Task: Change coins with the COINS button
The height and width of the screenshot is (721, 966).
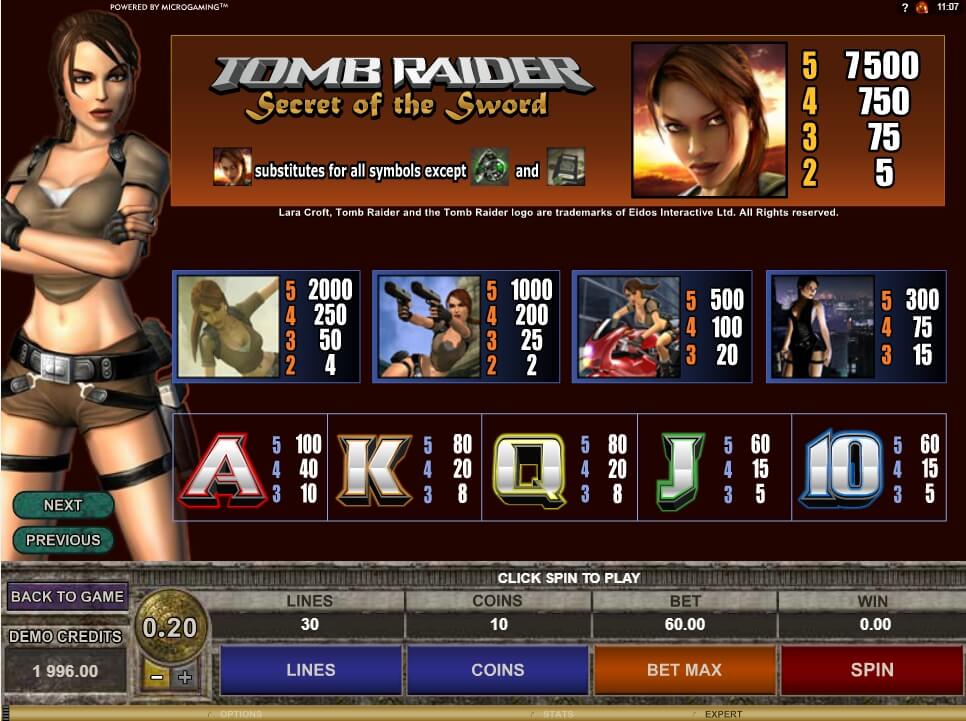Action: pos(498,670)
